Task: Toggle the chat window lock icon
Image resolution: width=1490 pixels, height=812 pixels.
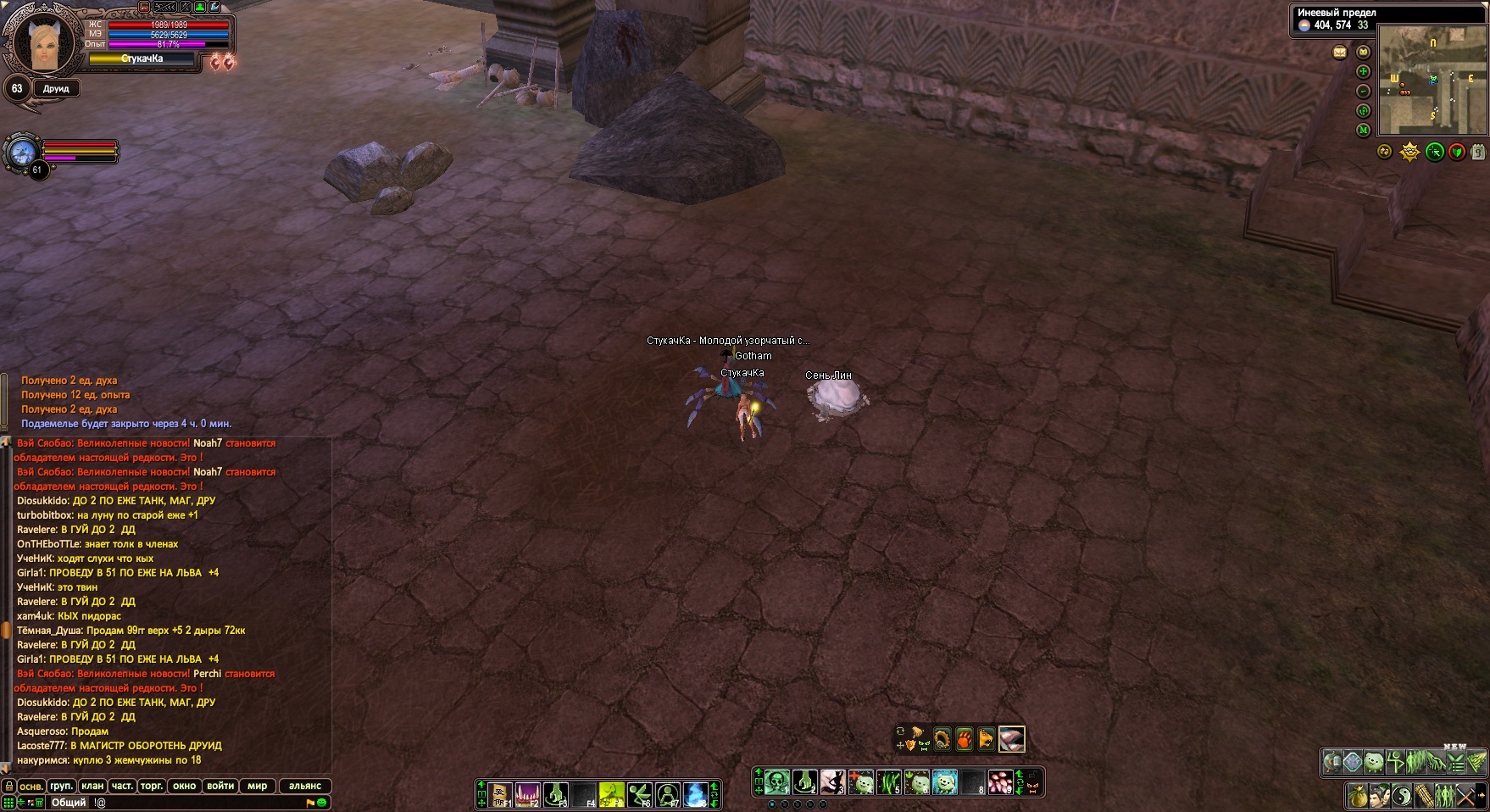Action: click(8, 786)
